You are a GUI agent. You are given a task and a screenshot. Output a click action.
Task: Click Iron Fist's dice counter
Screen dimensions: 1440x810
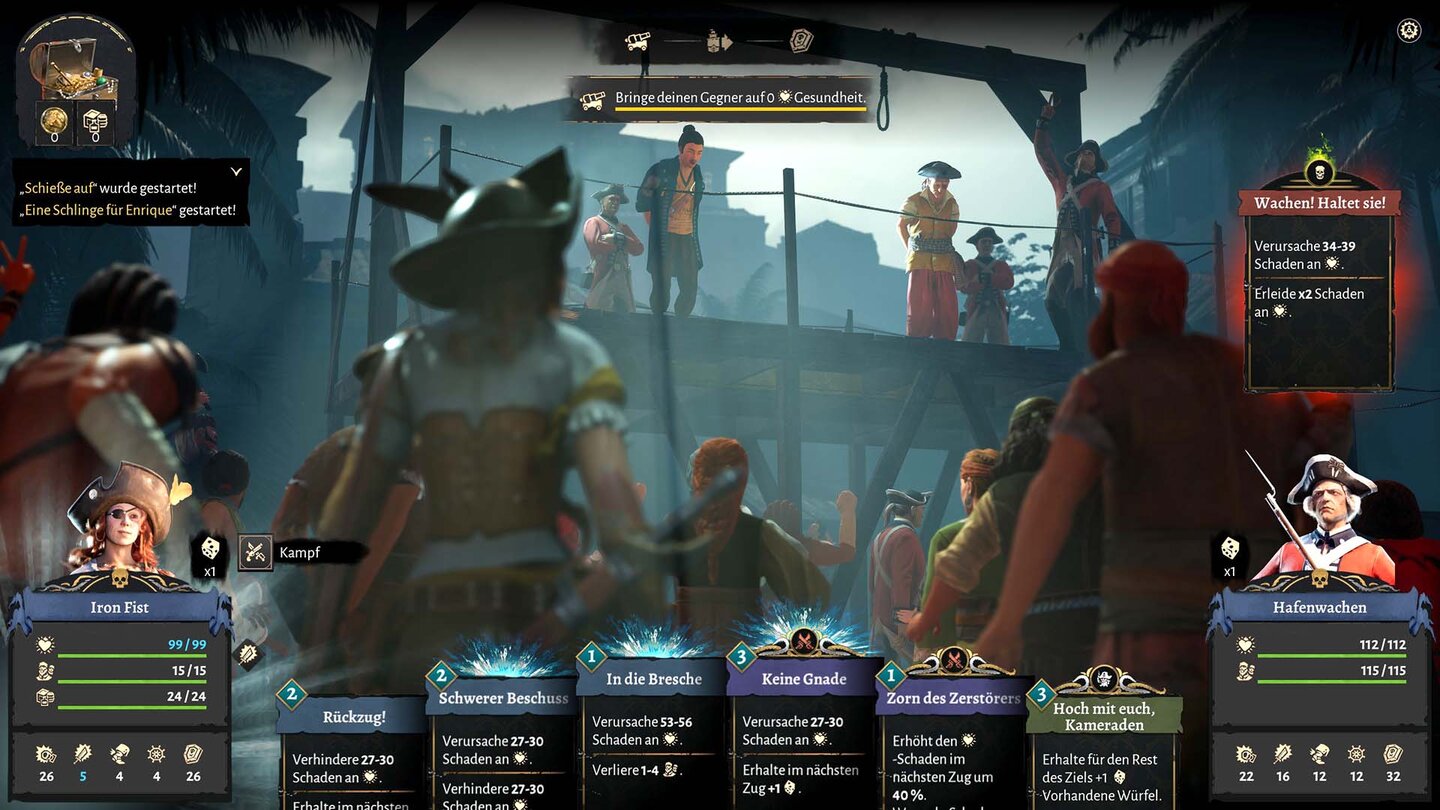coord(210,552)
